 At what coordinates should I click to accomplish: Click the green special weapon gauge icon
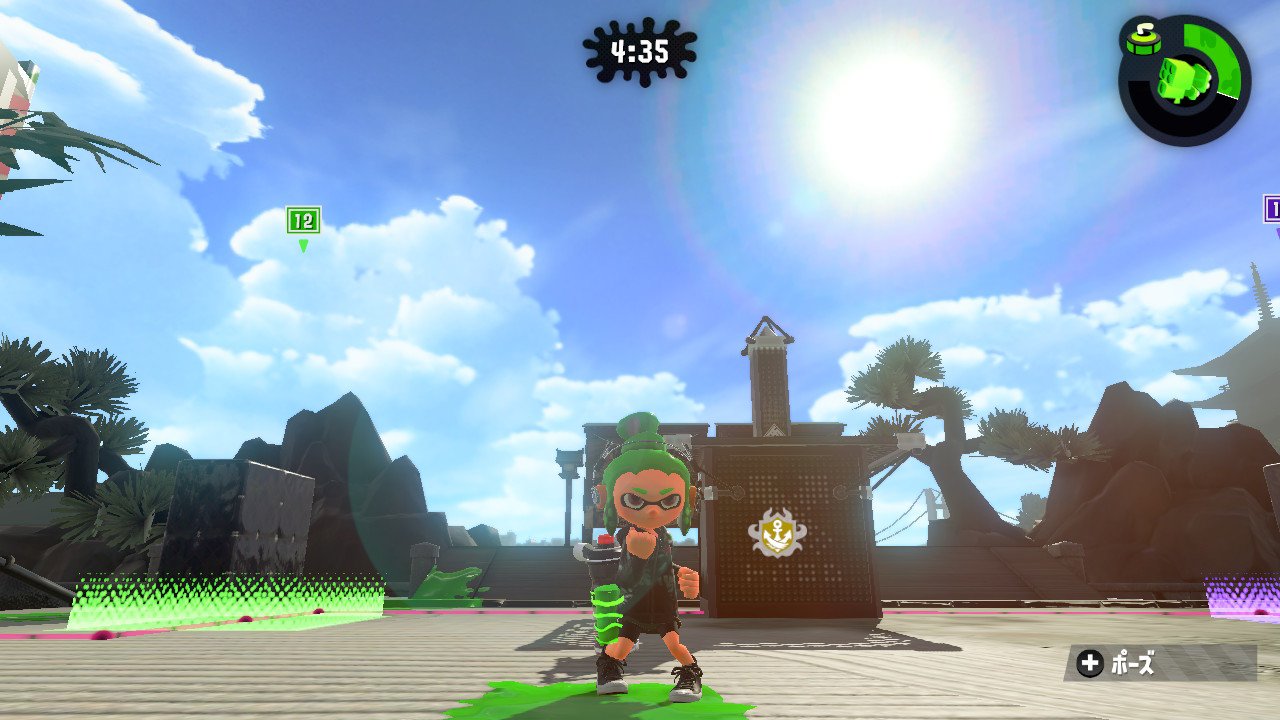[1185, 79]
